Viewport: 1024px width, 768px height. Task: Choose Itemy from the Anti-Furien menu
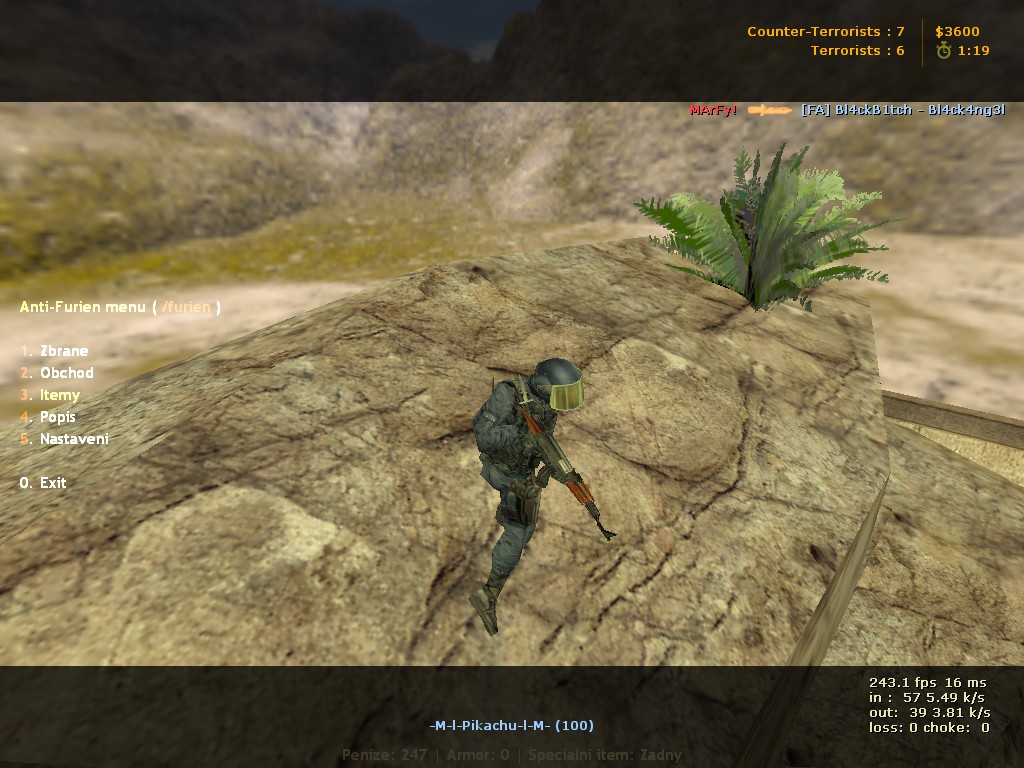(x=59, y=395)
